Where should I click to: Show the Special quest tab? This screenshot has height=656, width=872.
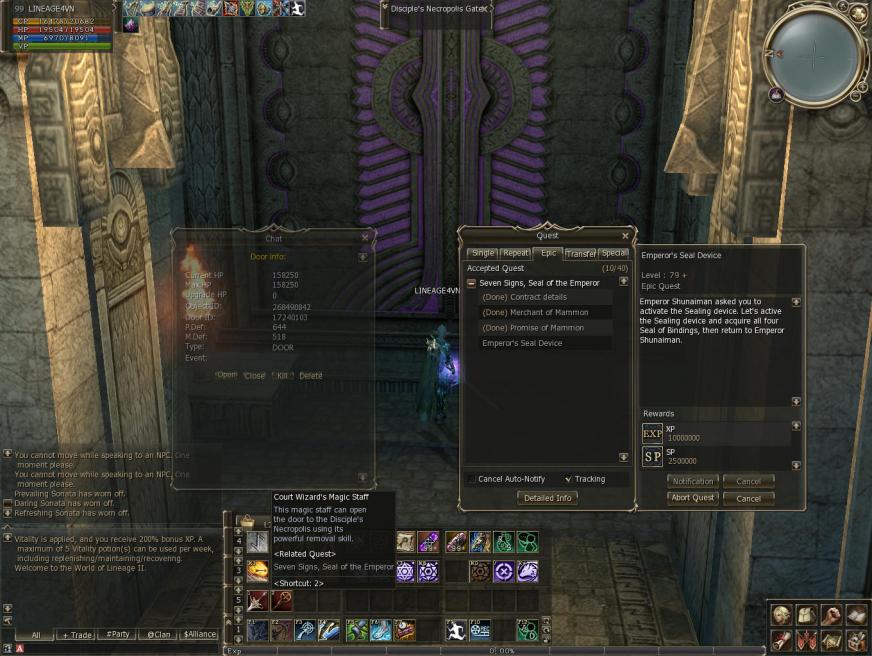[x=613, y=253]
